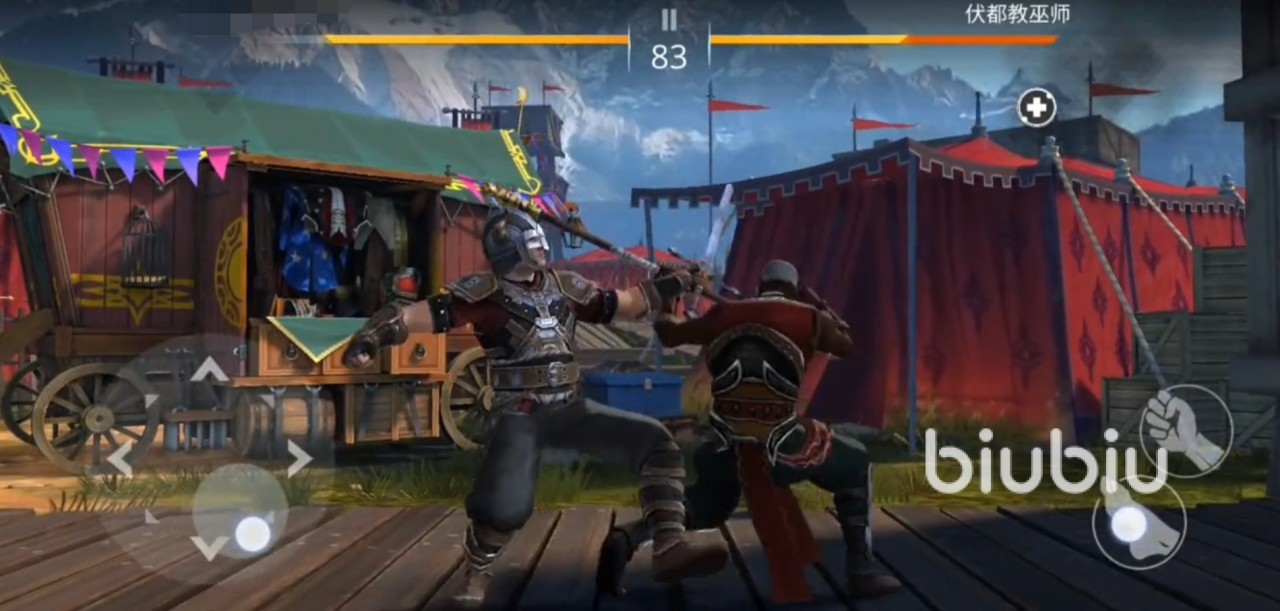The image size is (1280, 611).
Task: Click the round plus icon
Action: (x=1037, y=107)
